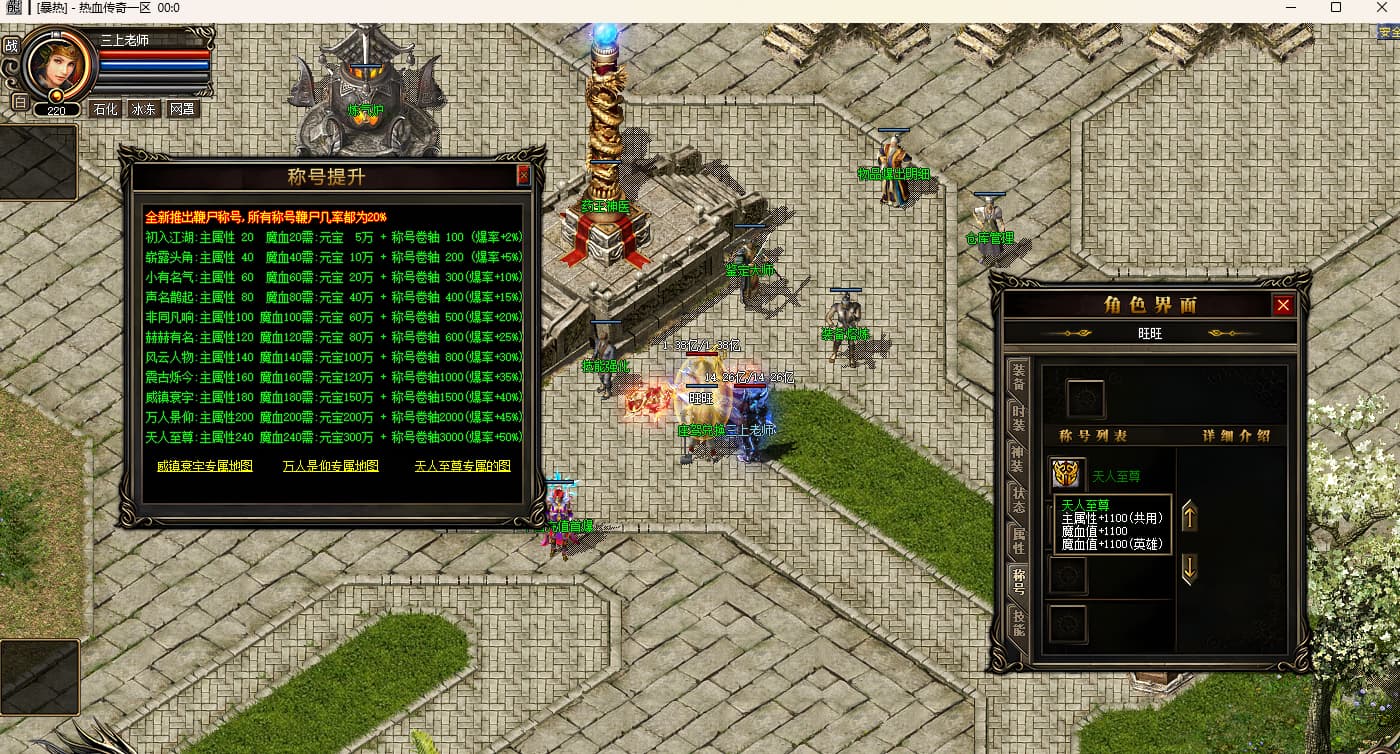
Task: Toggle the 网置 button under the name bar
Action: [182, 109]
